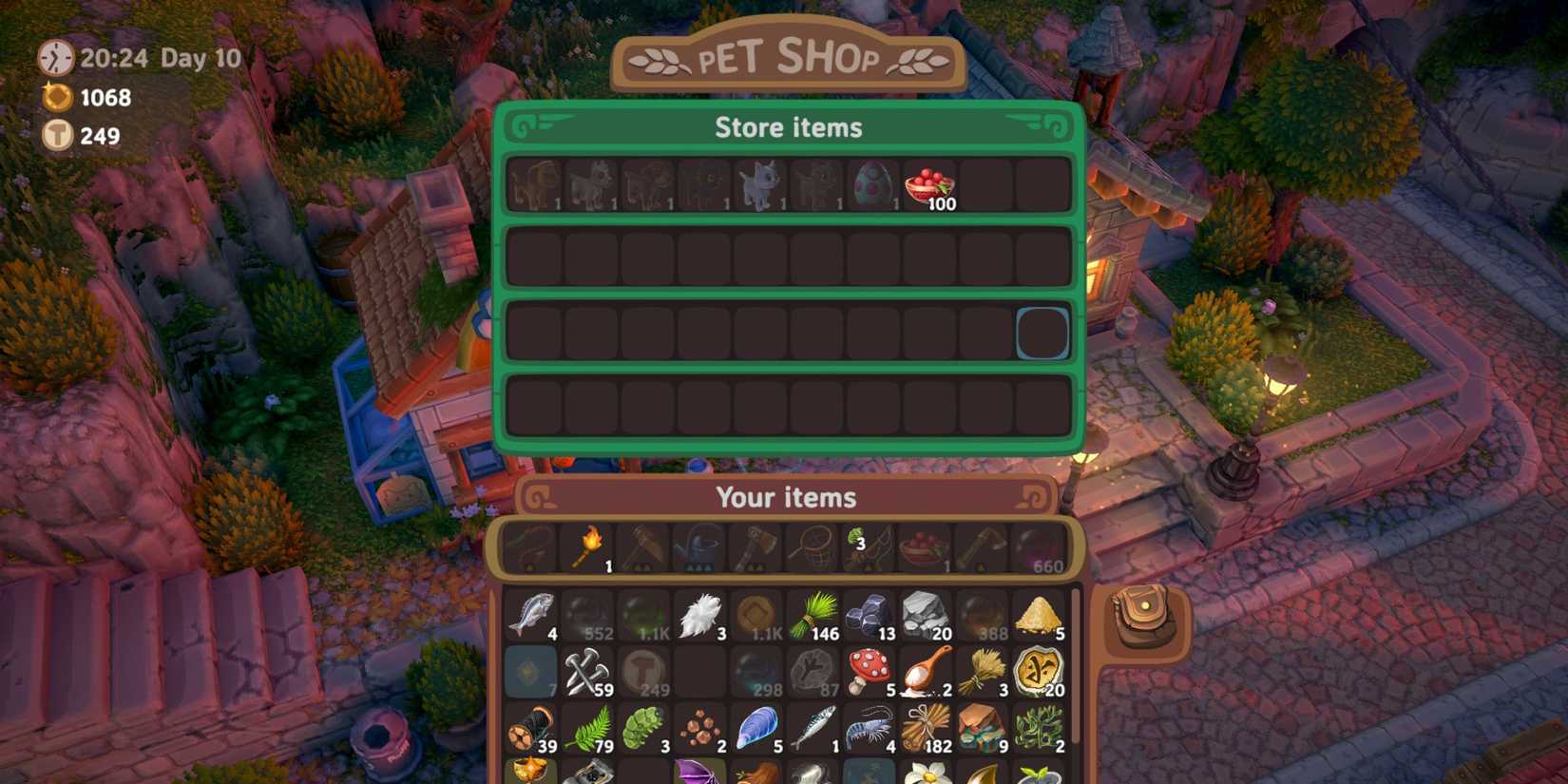
Task: Select the highlighted empty store slot
Action: click(1042, 333)
